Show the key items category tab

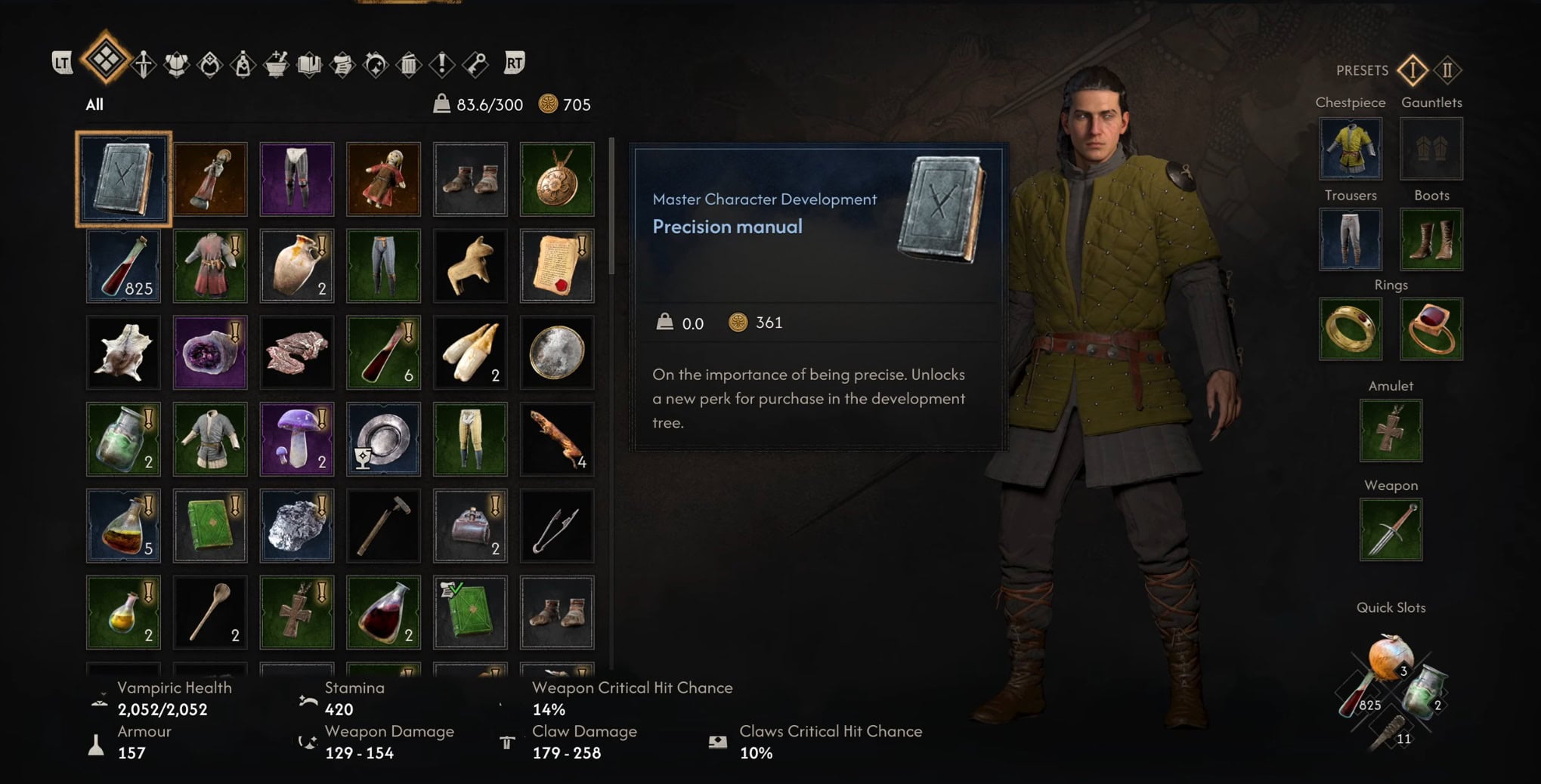click(475, 63)
